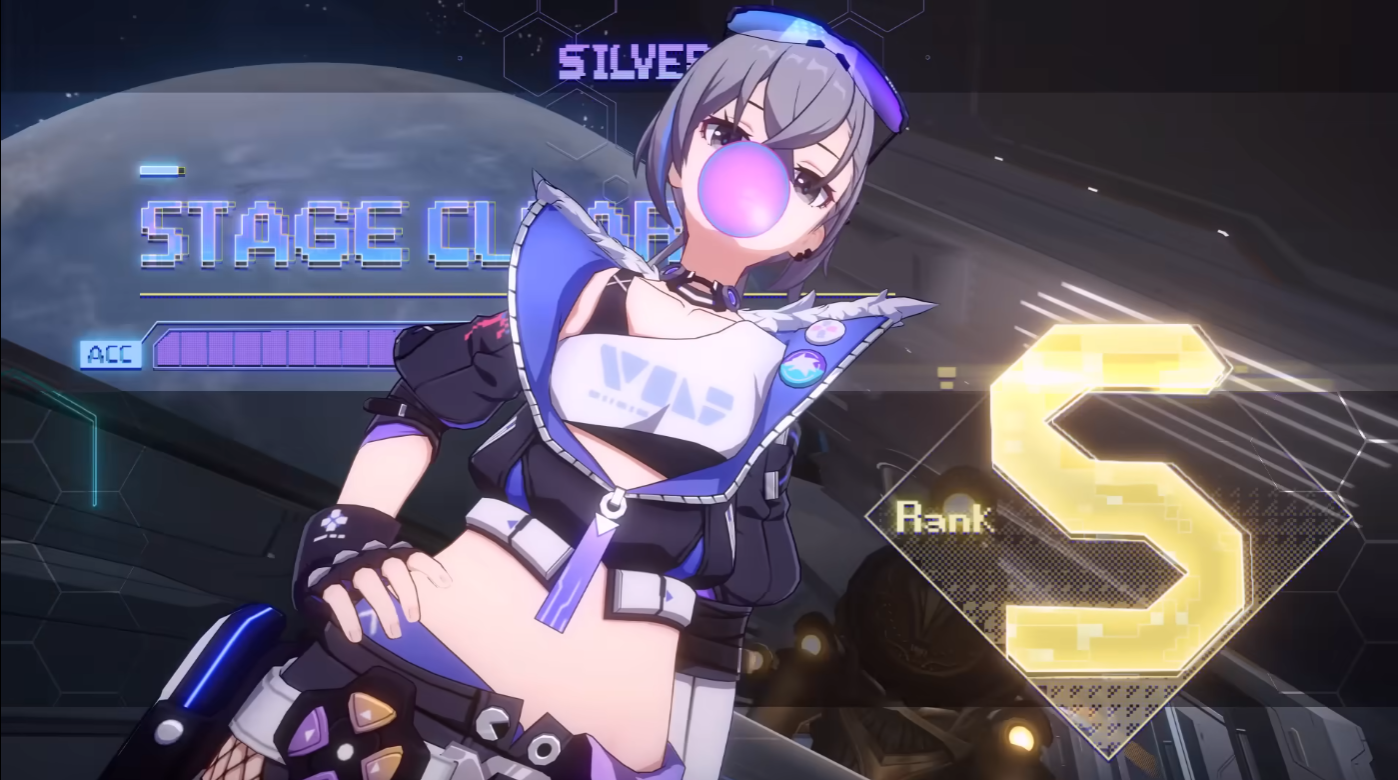Click the dash marker above STAGE CLEAR
This screenshot has width=1398, height=780.
[x=160, y=170]
